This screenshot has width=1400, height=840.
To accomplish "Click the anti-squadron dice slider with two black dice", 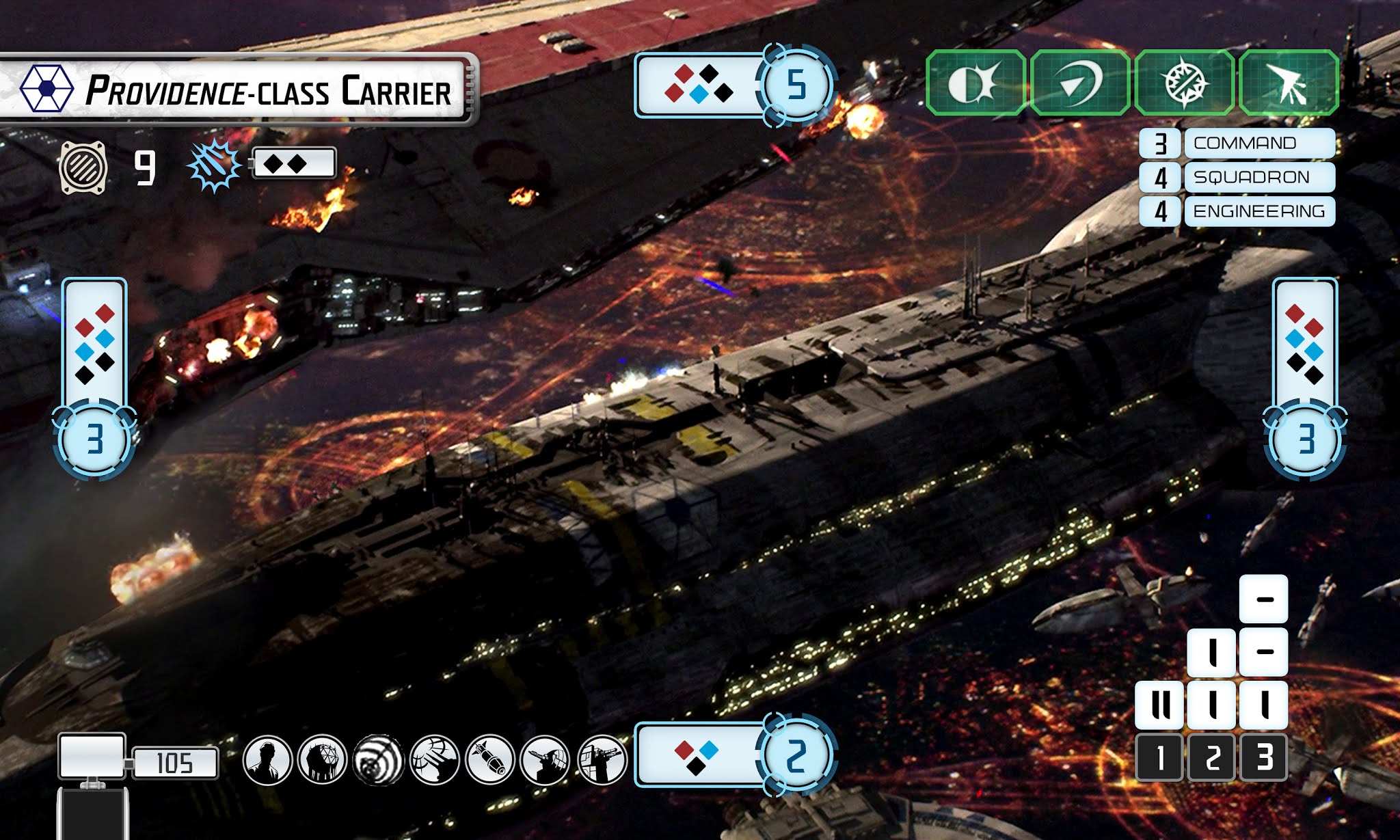I will coord(293,164).
